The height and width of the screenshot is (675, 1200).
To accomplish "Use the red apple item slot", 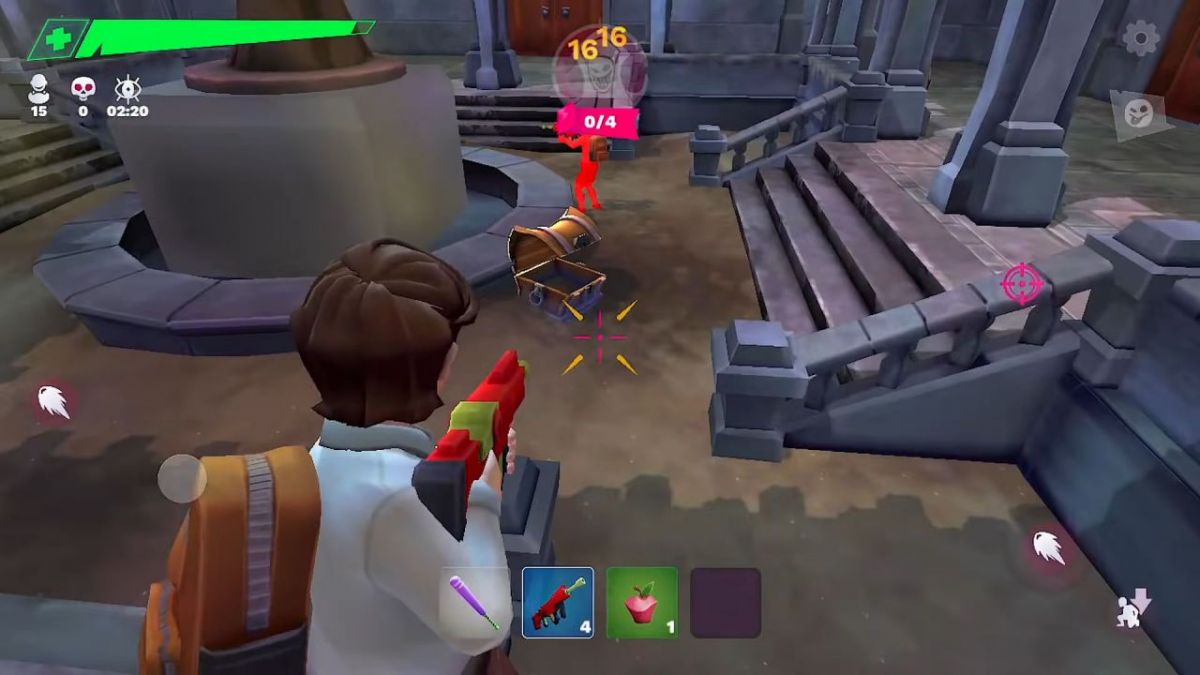I will pyautogui.click(x=642, y=602).
